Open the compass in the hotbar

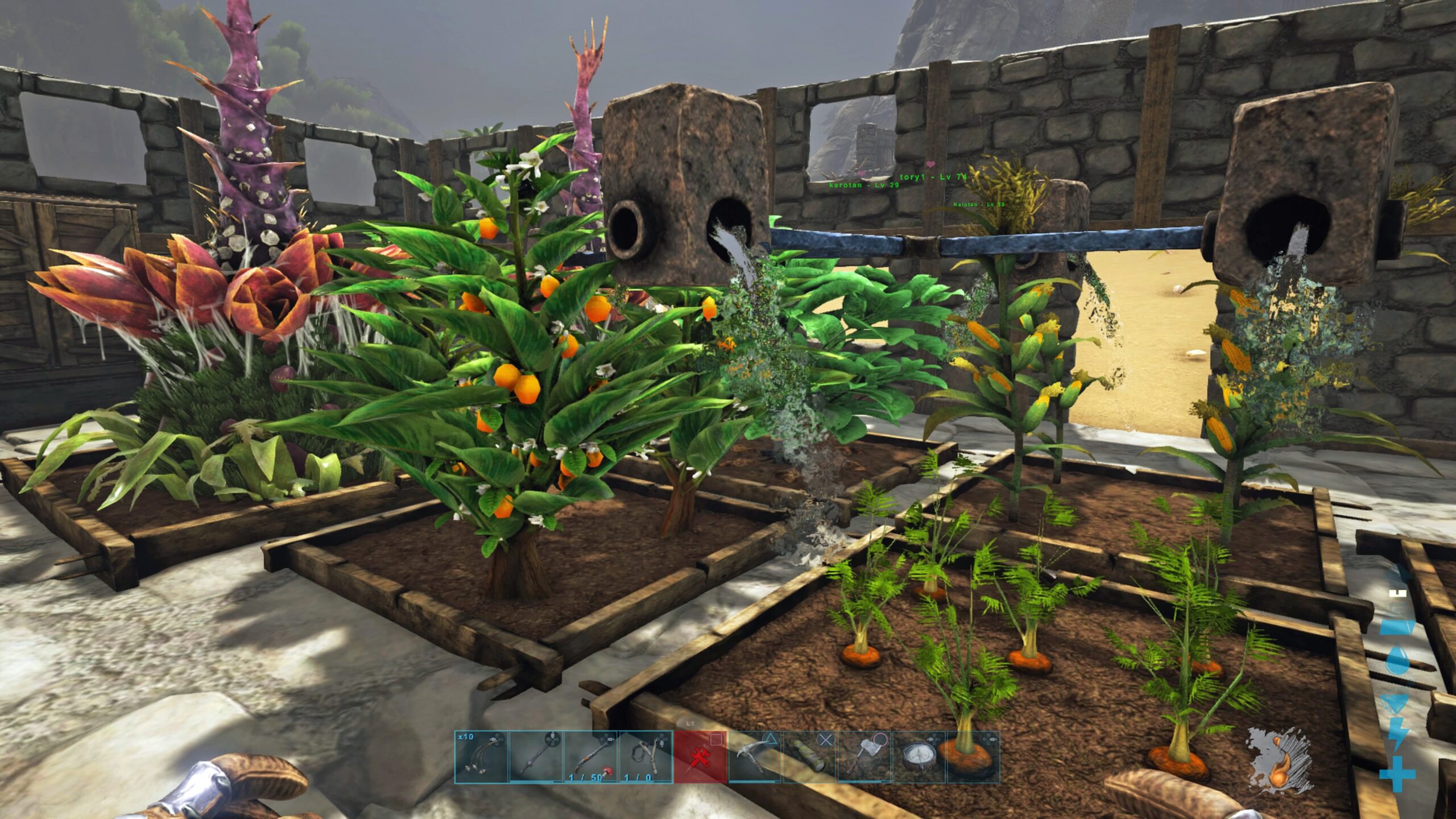coord(918,757)
